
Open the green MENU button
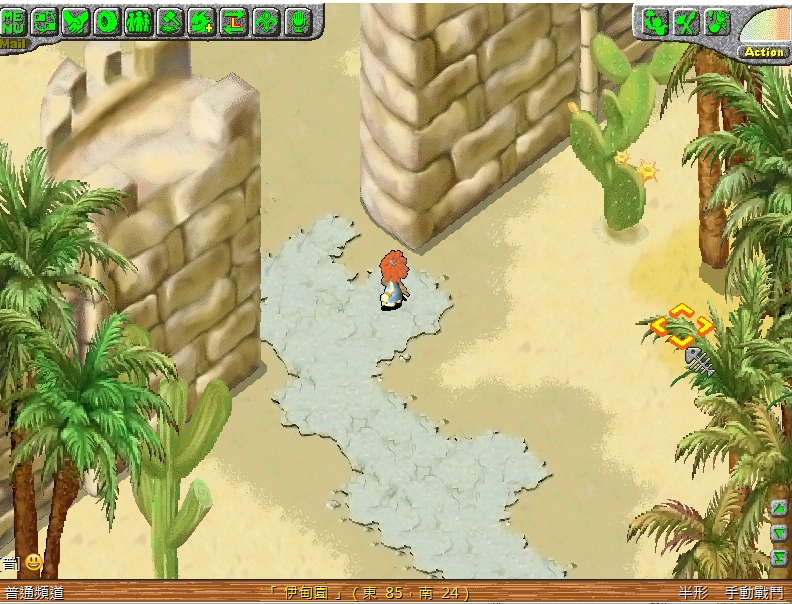(14, 21)
